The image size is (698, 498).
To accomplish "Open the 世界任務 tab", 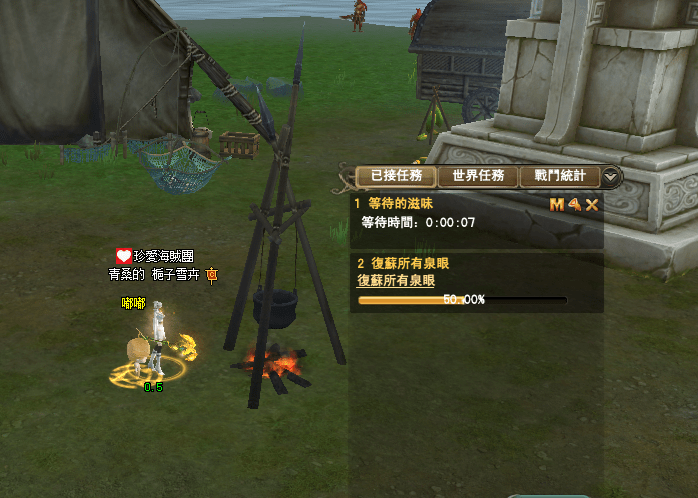I will tap(477, 176).
